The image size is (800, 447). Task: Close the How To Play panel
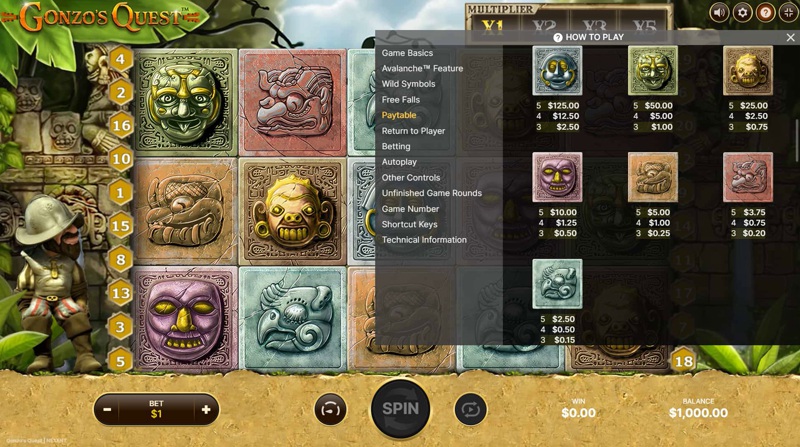click(790, 37)
